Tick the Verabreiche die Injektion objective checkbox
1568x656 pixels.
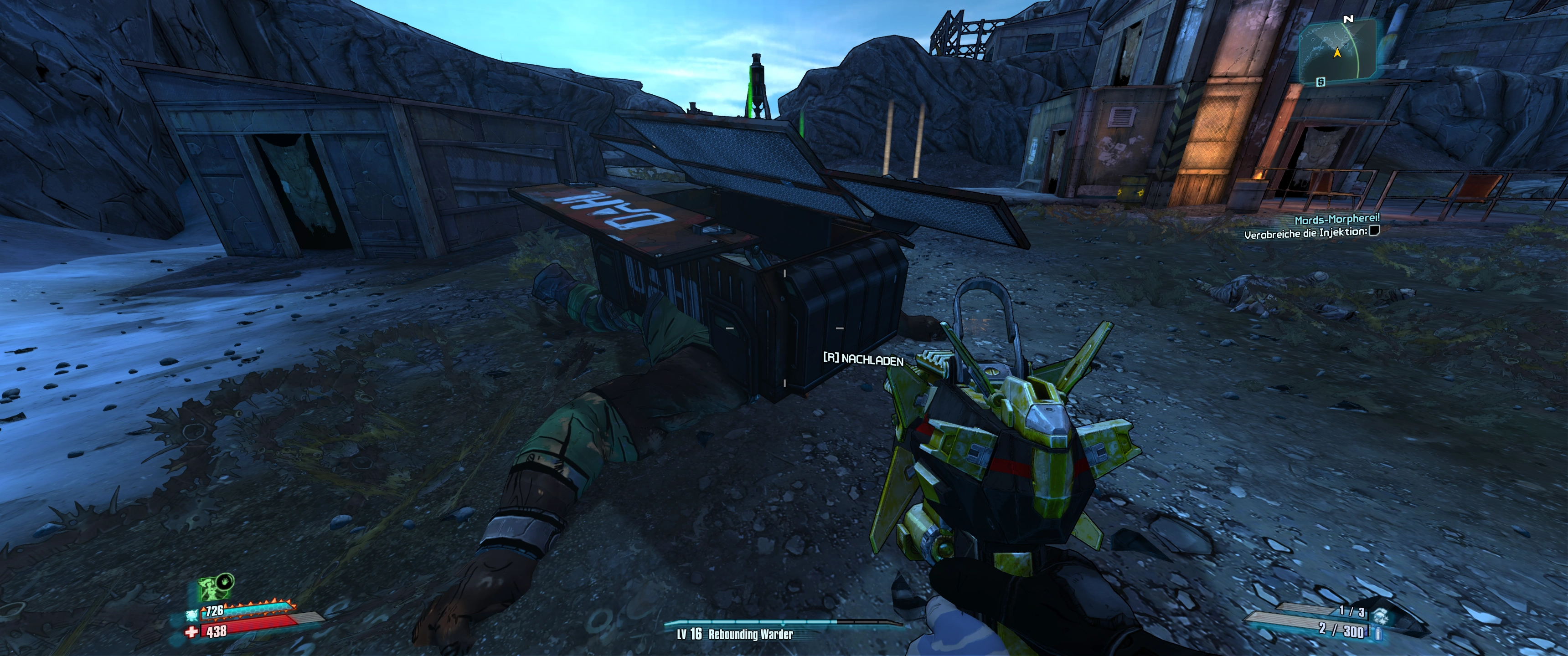1374,231
